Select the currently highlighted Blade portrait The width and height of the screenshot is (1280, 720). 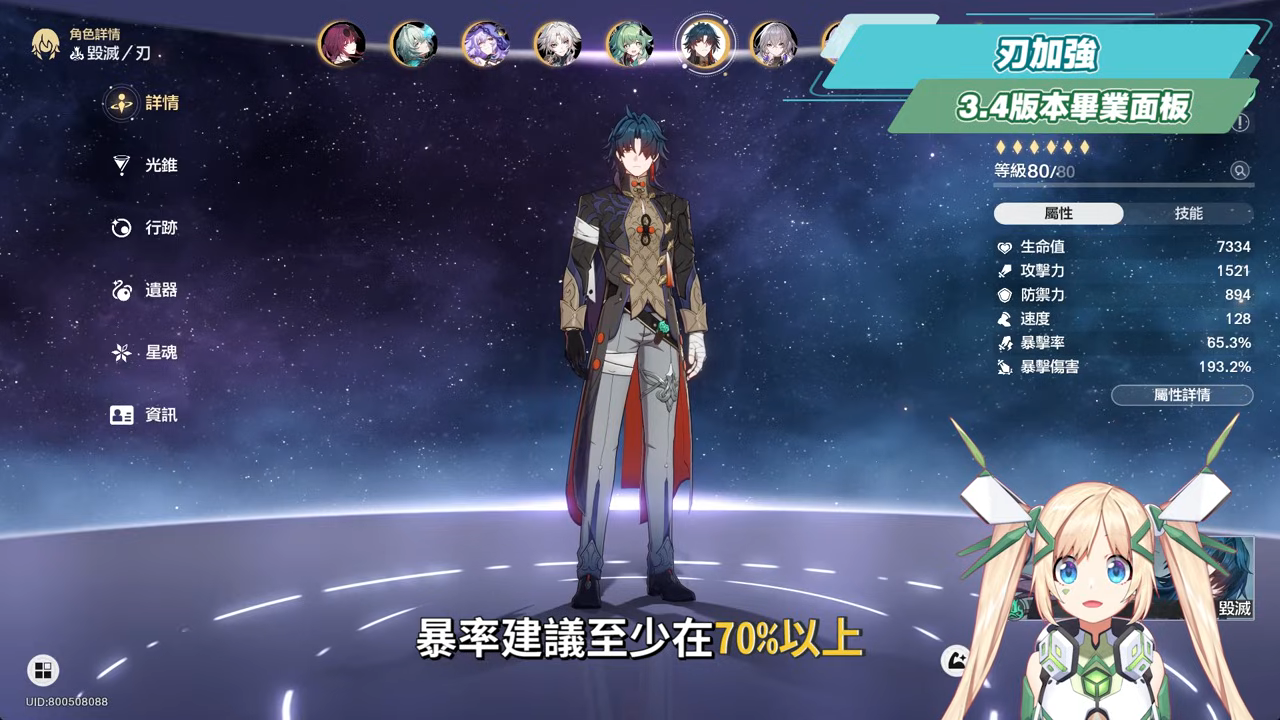point(705,44)
